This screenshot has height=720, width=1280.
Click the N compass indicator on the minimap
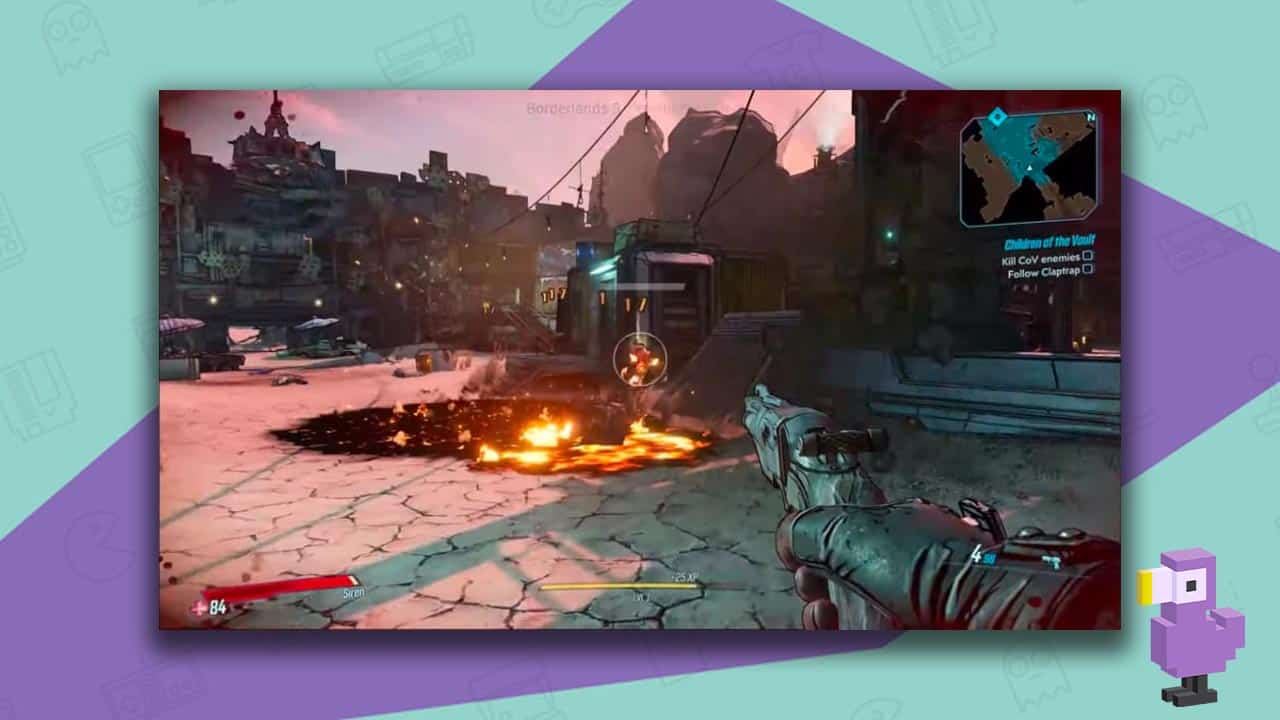1090,118
